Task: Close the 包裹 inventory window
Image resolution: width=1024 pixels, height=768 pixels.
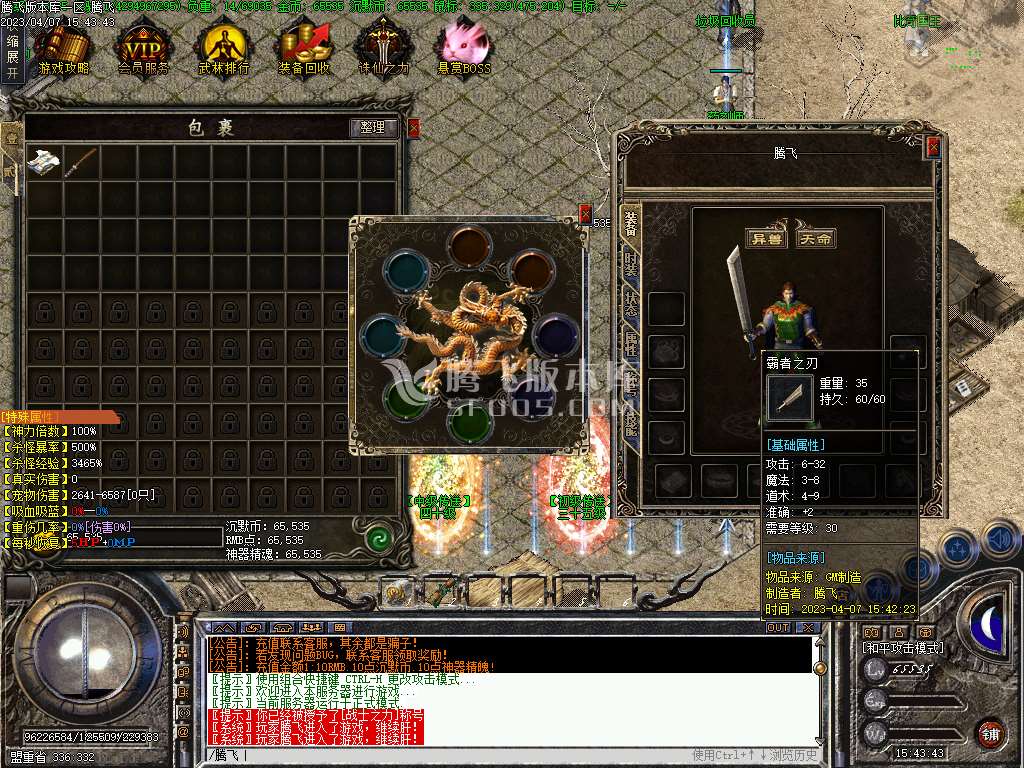Action: 414,128
